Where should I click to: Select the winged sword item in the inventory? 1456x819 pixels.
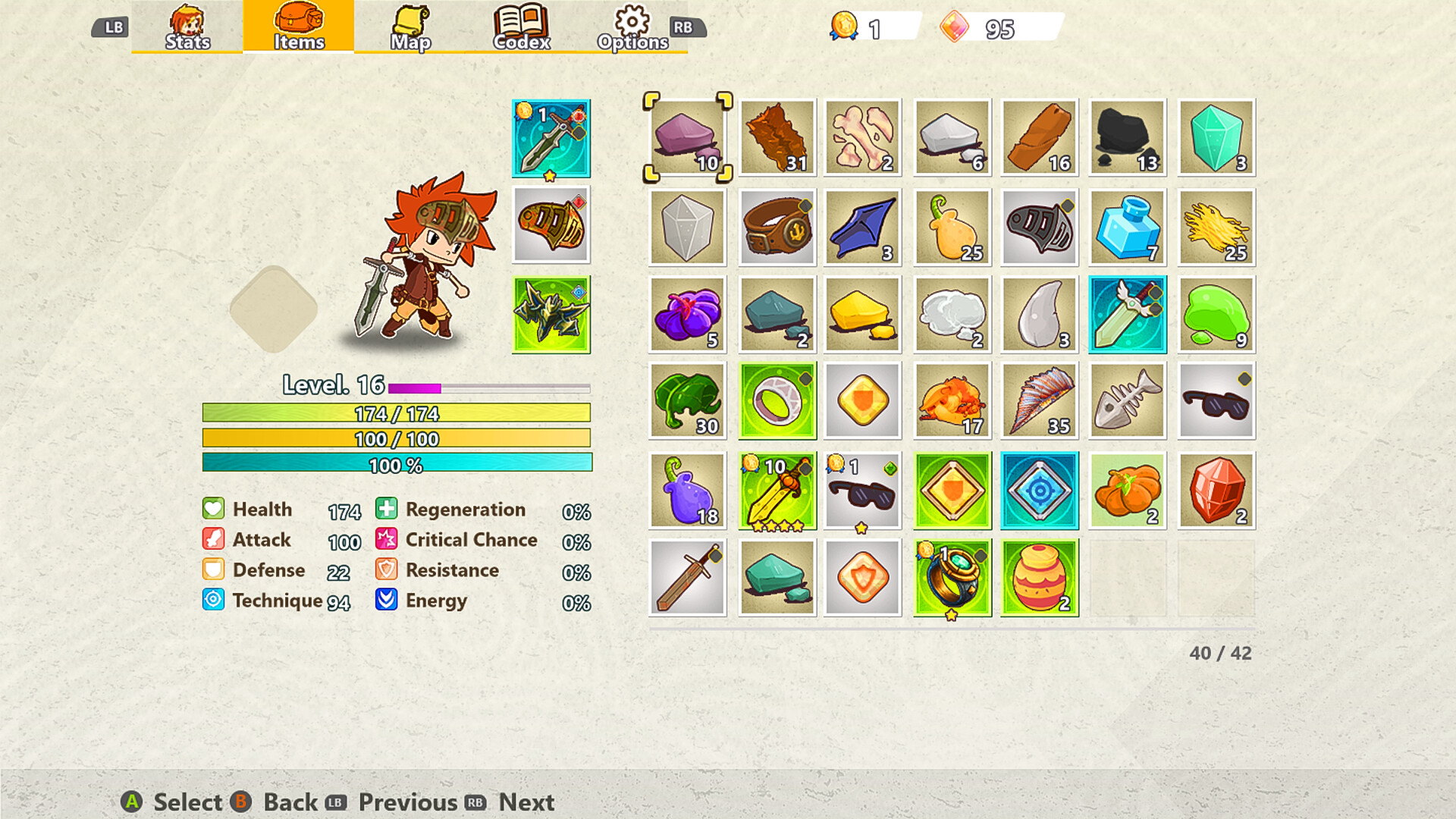click(x=1126, y=313)
